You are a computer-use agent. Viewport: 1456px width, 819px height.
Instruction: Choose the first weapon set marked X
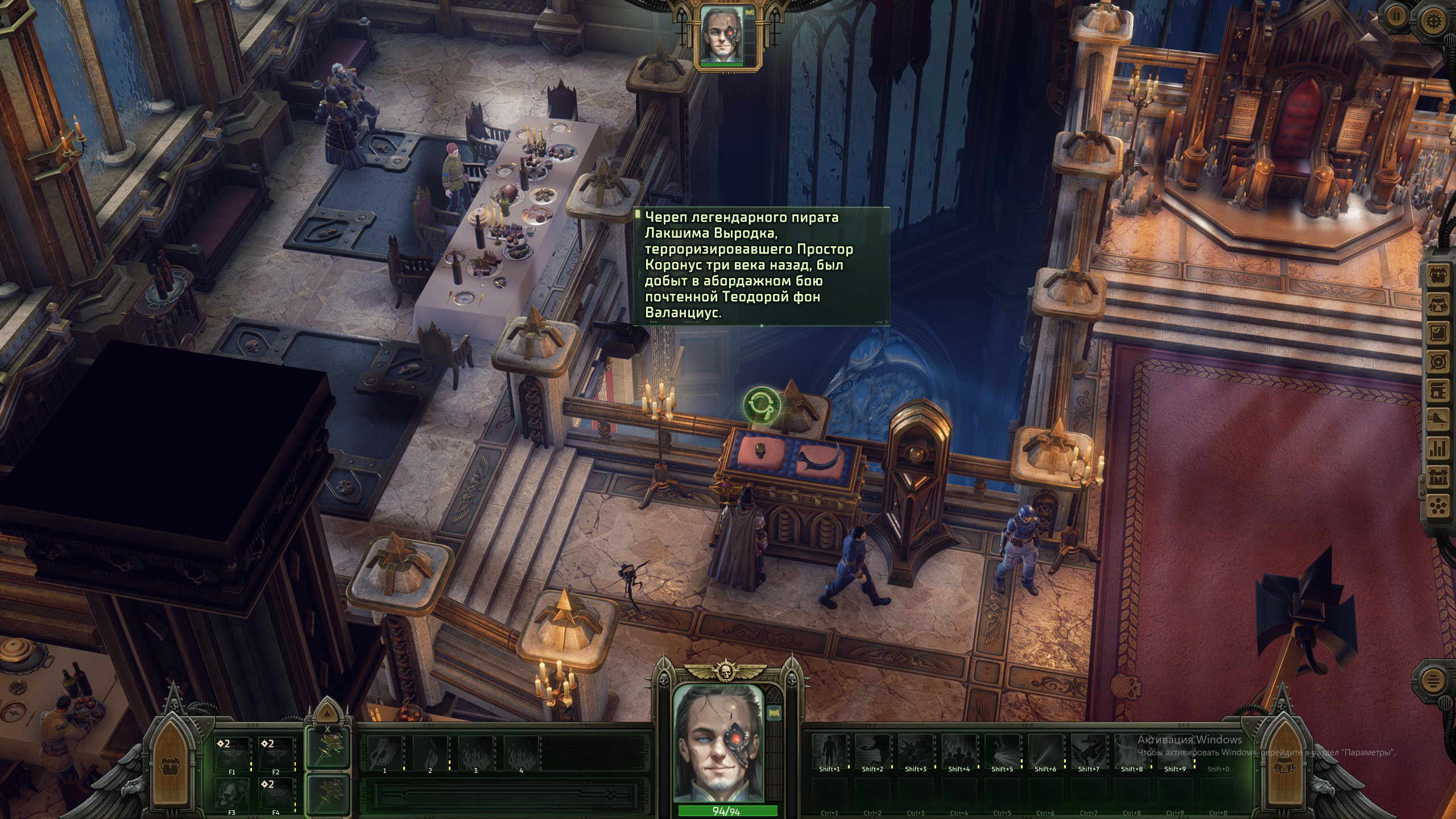click(x=328, y=748)
